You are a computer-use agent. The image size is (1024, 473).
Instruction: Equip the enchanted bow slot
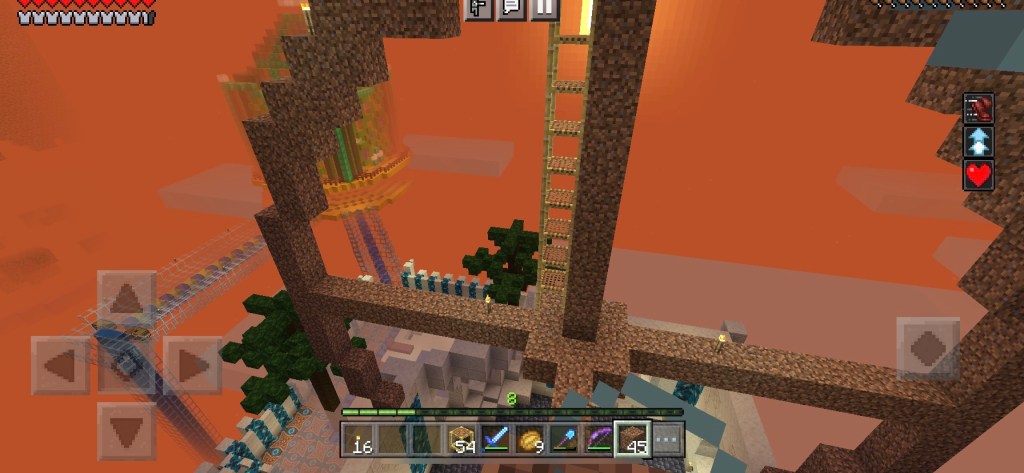point(598,438)
